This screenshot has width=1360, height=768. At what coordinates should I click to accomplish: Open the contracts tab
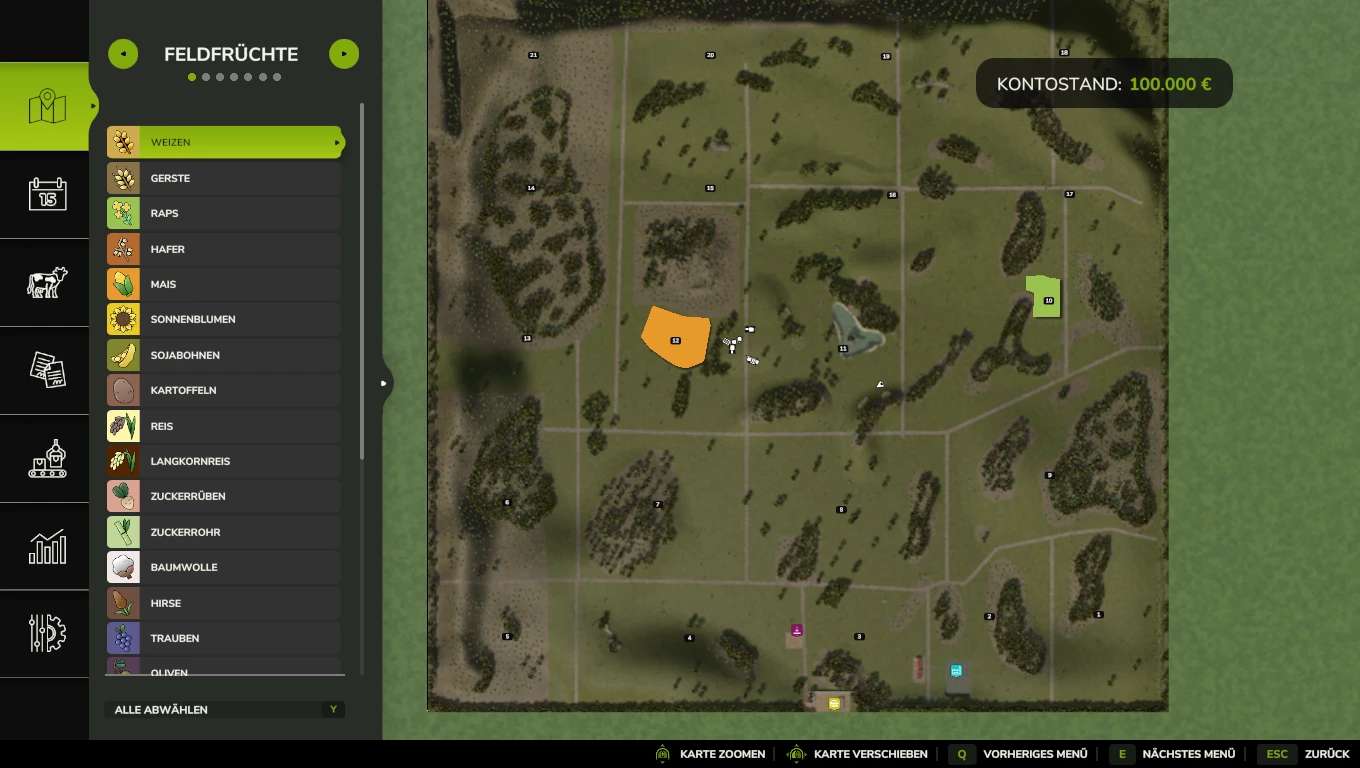pos(46,370)
